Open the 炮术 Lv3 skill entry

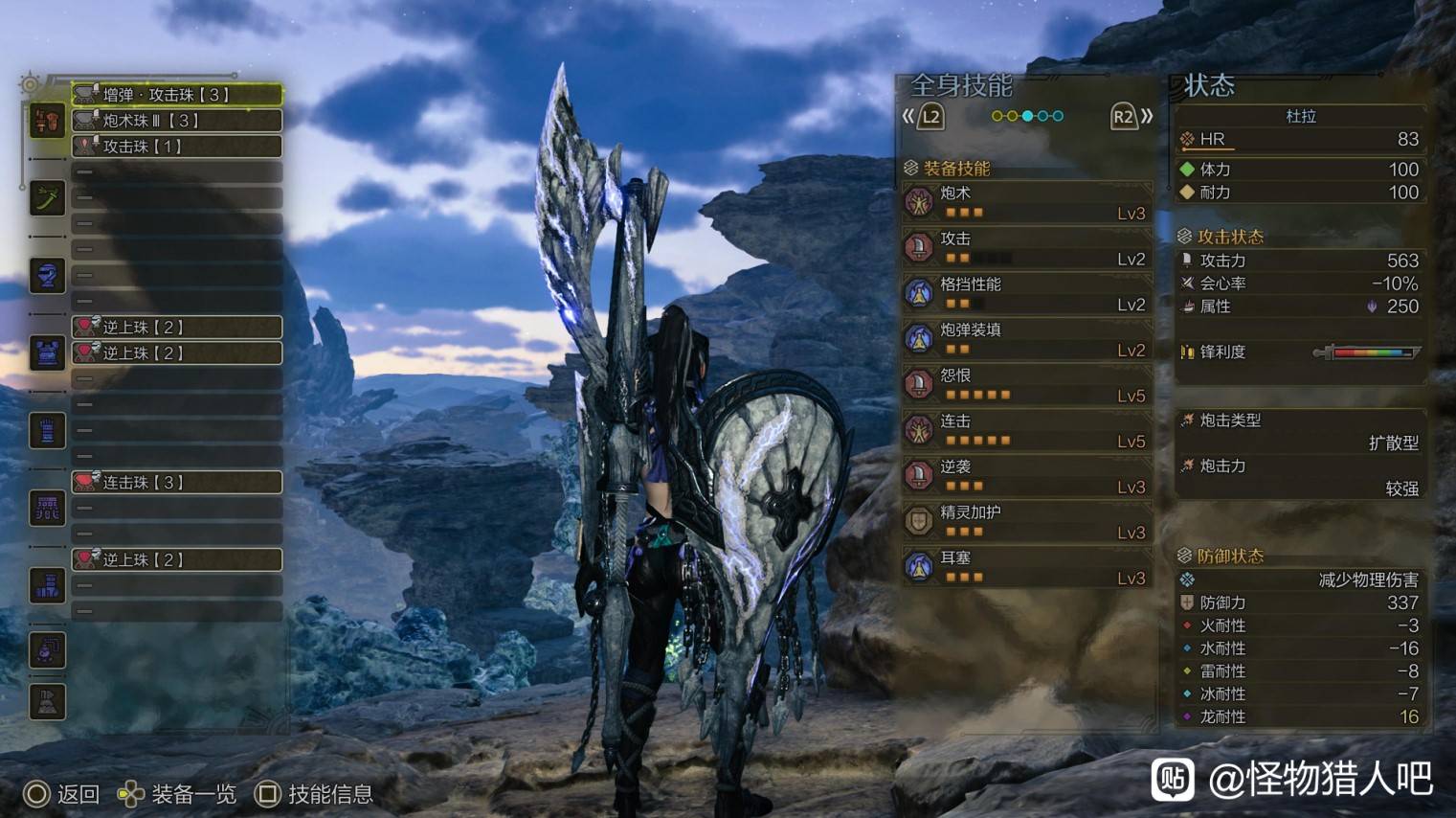click(1026, 202)
